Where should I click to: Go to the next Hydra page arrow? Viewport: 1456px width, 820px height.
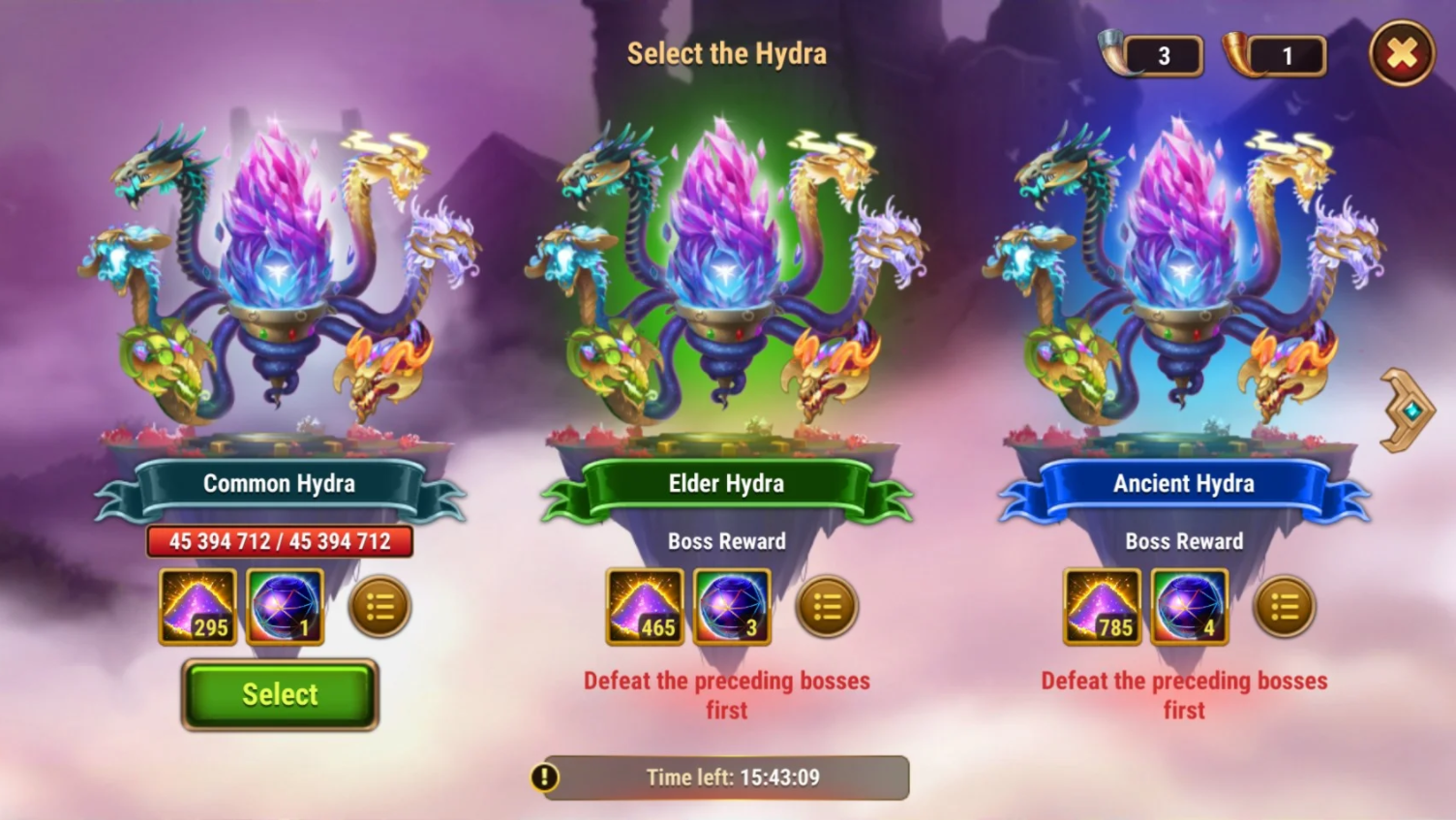tap(1407, 410)
